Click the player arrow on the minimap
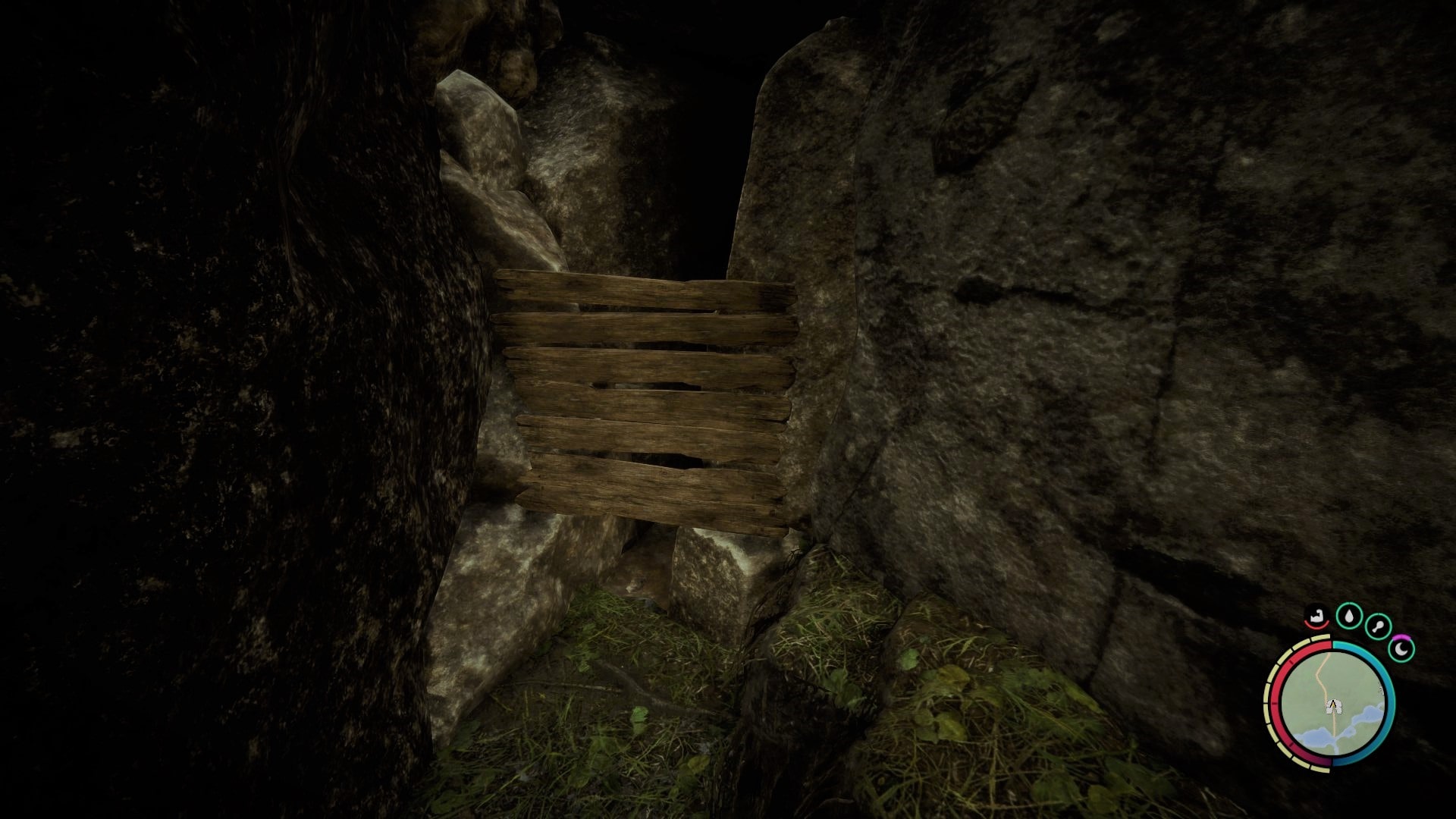This screenshot has height=819, width=1456. [1334, 705]
